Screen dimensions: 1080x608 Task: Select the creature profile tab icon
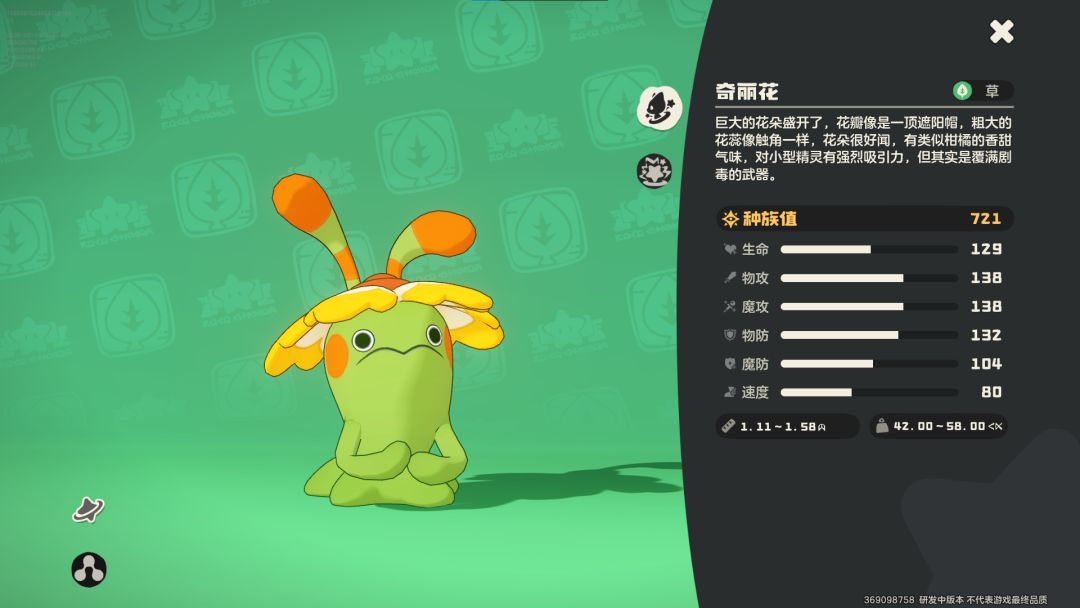point(659,106)
